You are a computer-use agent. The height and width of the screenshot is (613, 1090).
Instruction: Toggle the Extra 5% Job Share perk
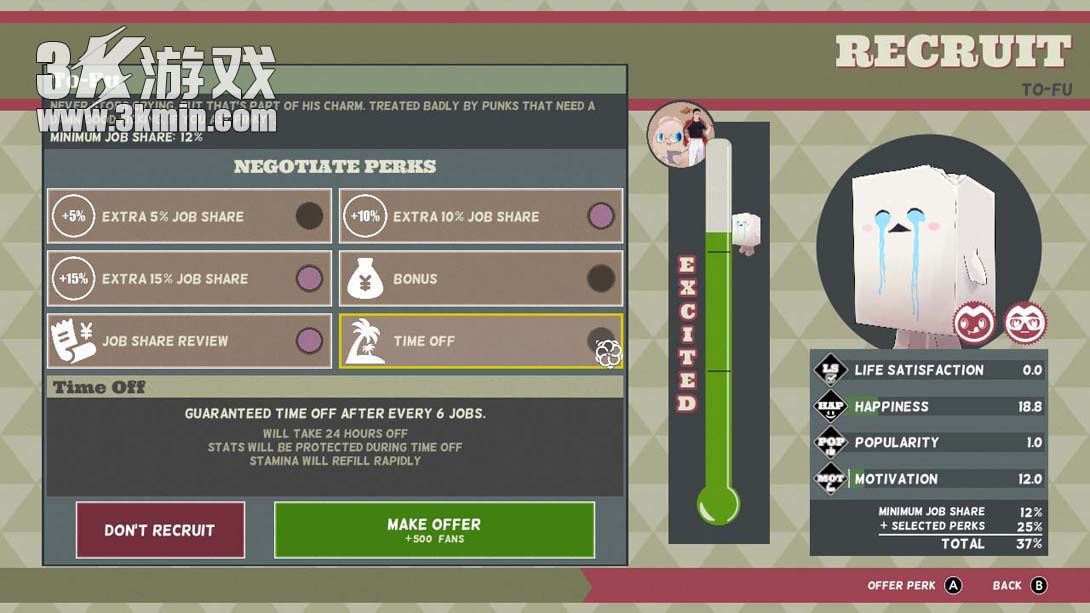tap(189, 216)
